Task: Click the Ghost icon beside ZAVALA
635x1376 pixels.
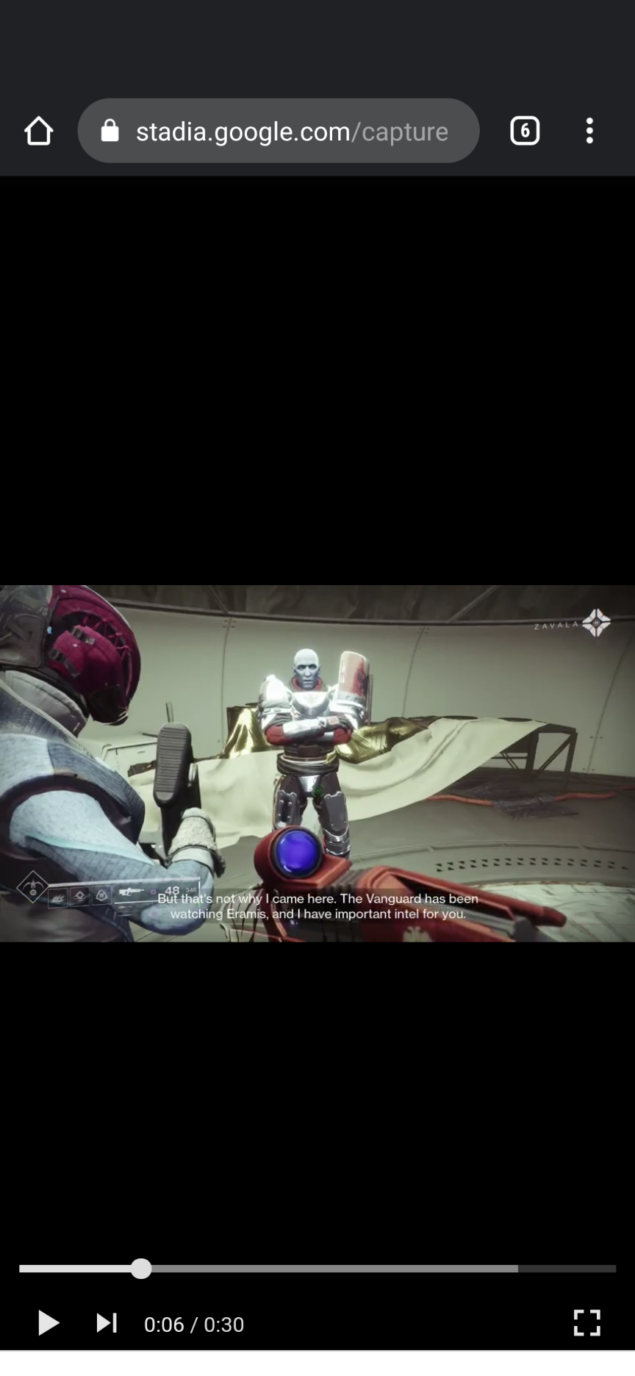Action: [597, 623]
